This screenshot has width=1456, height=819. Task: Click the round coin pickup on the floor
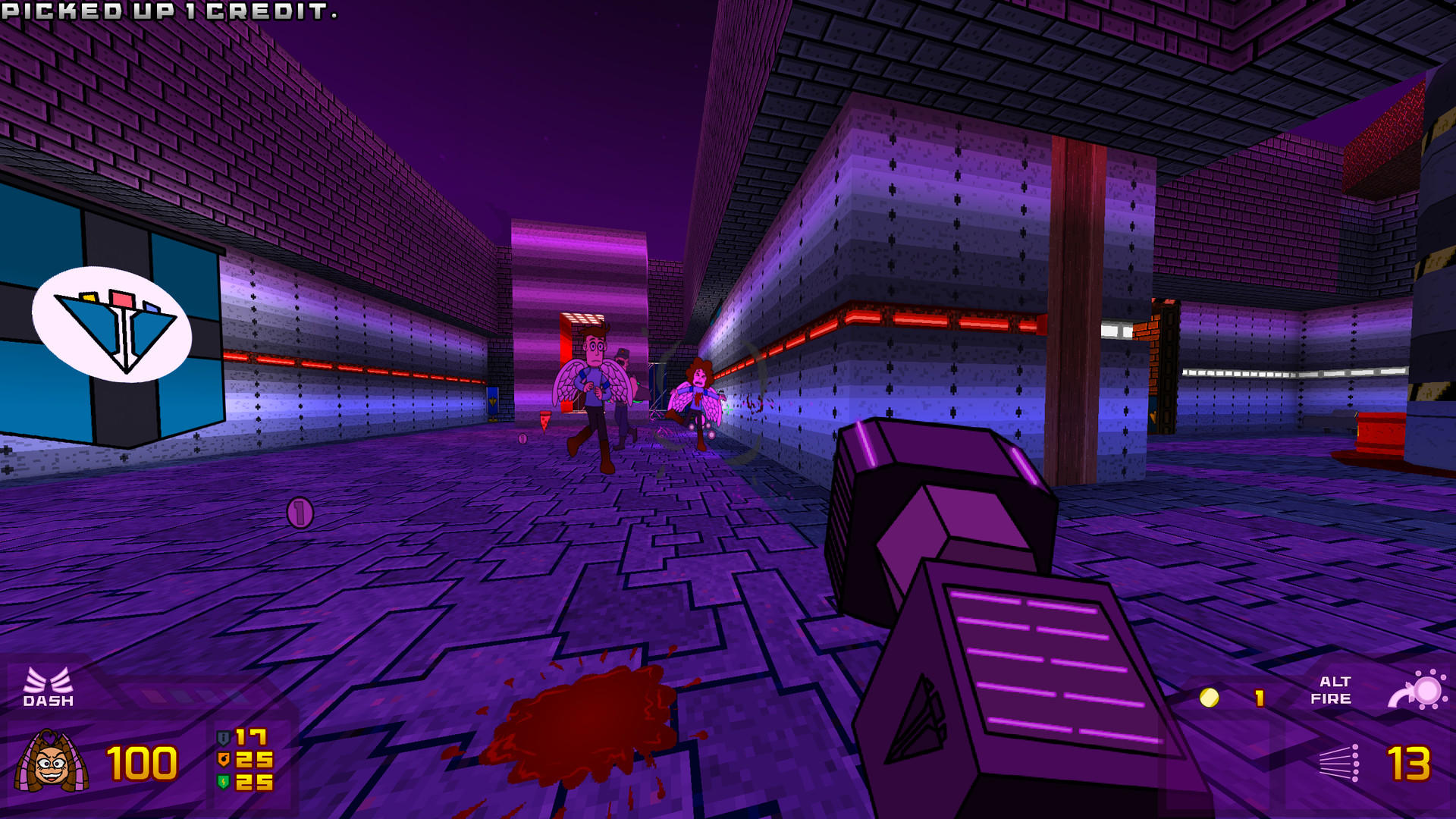click(299, 513)
